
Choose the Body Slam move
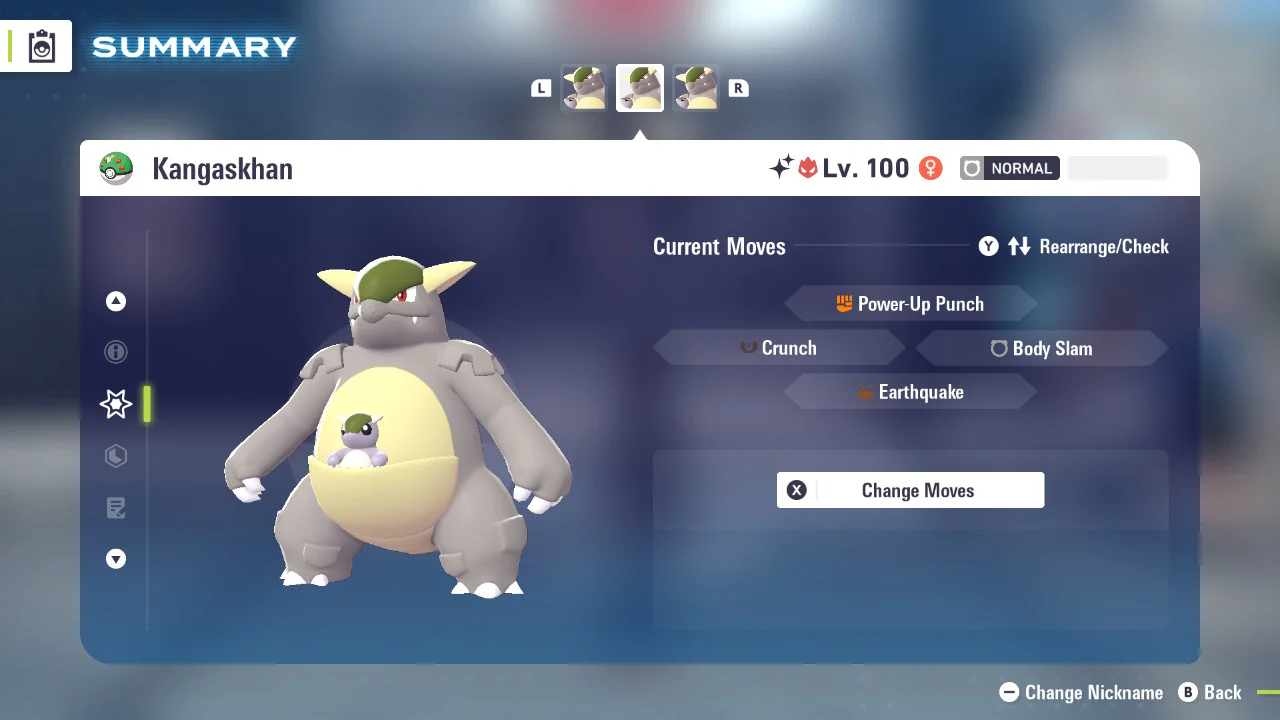pos(1041,348)
